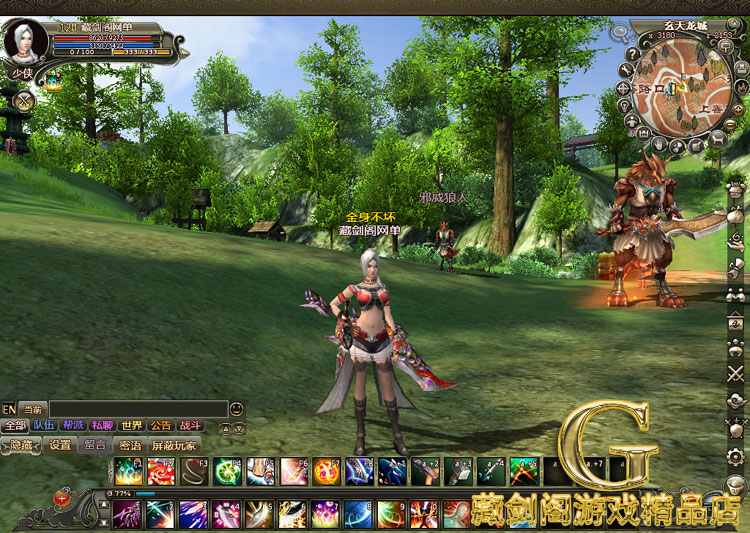Open the 帮派 guild chat tab
The image size is (750, 533).
(73, 425)
